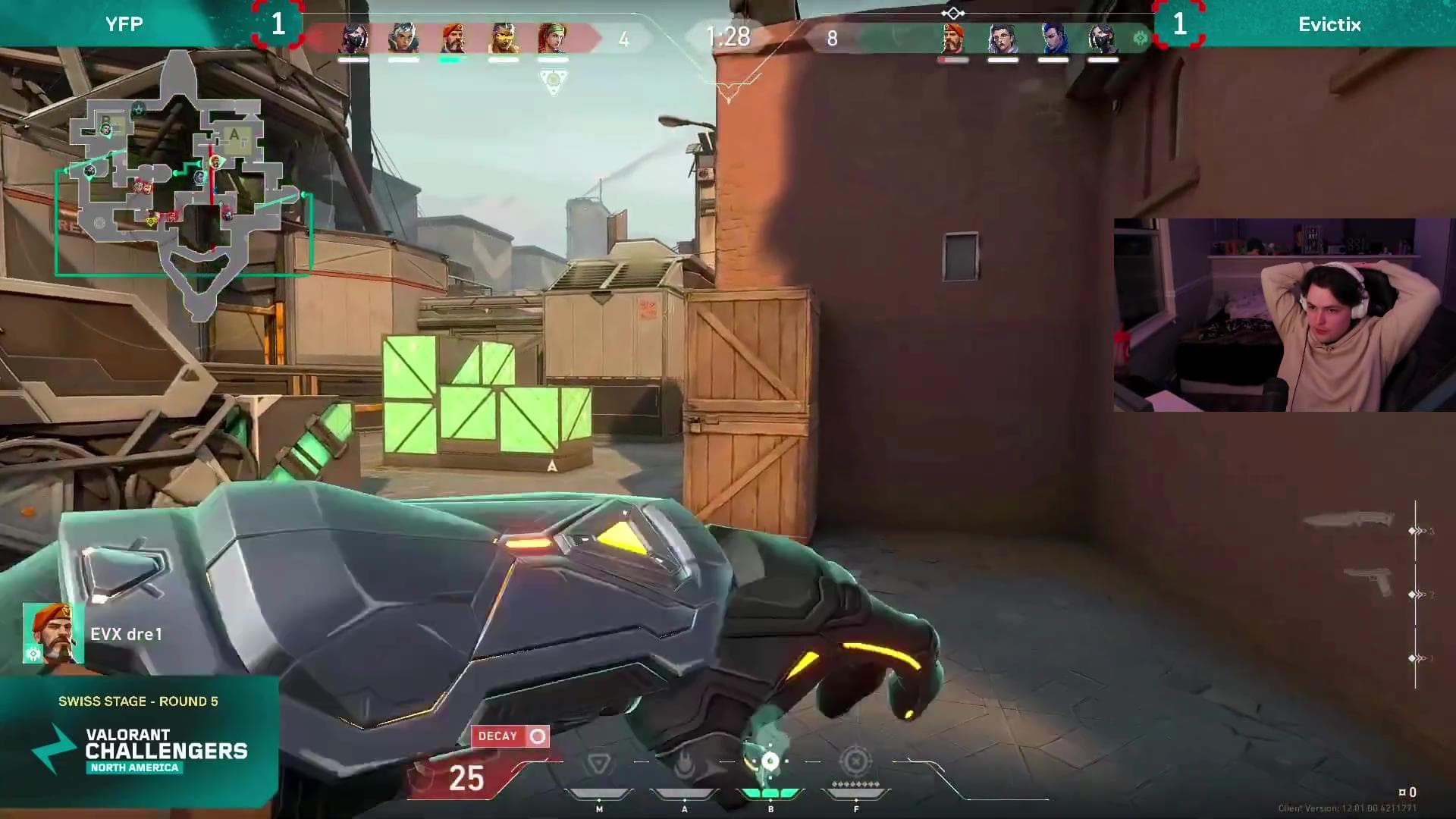Choose the red-haired green-headband agent portrait

pos(552,38)
